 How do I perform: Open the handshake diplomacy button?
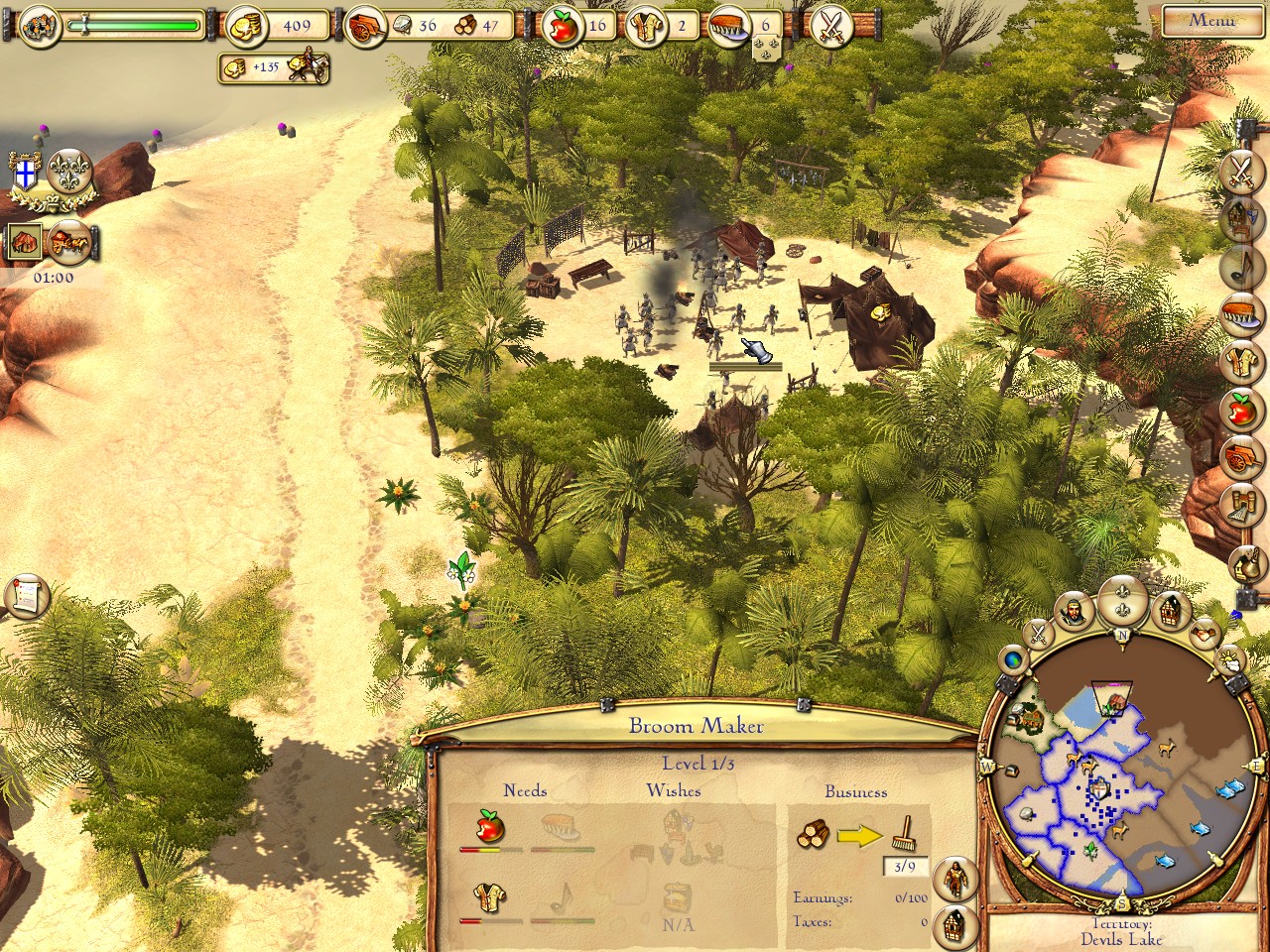[1205, 630]
